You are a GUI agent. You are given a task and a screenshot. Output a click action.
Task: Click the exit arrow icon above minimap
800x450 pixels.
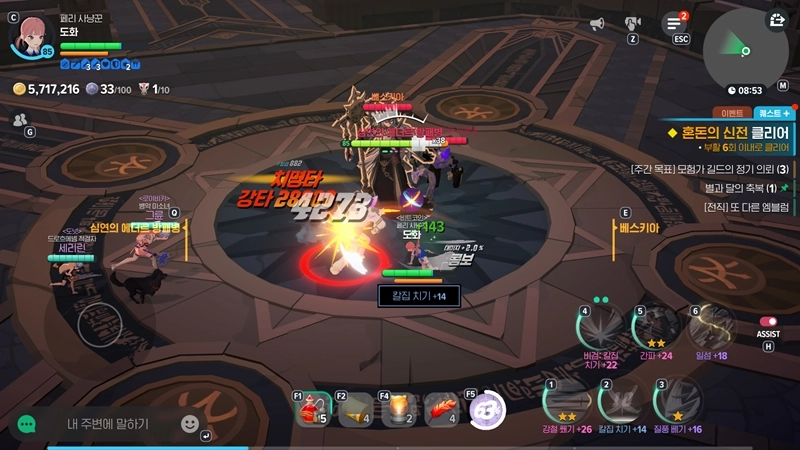coord(777,18)
